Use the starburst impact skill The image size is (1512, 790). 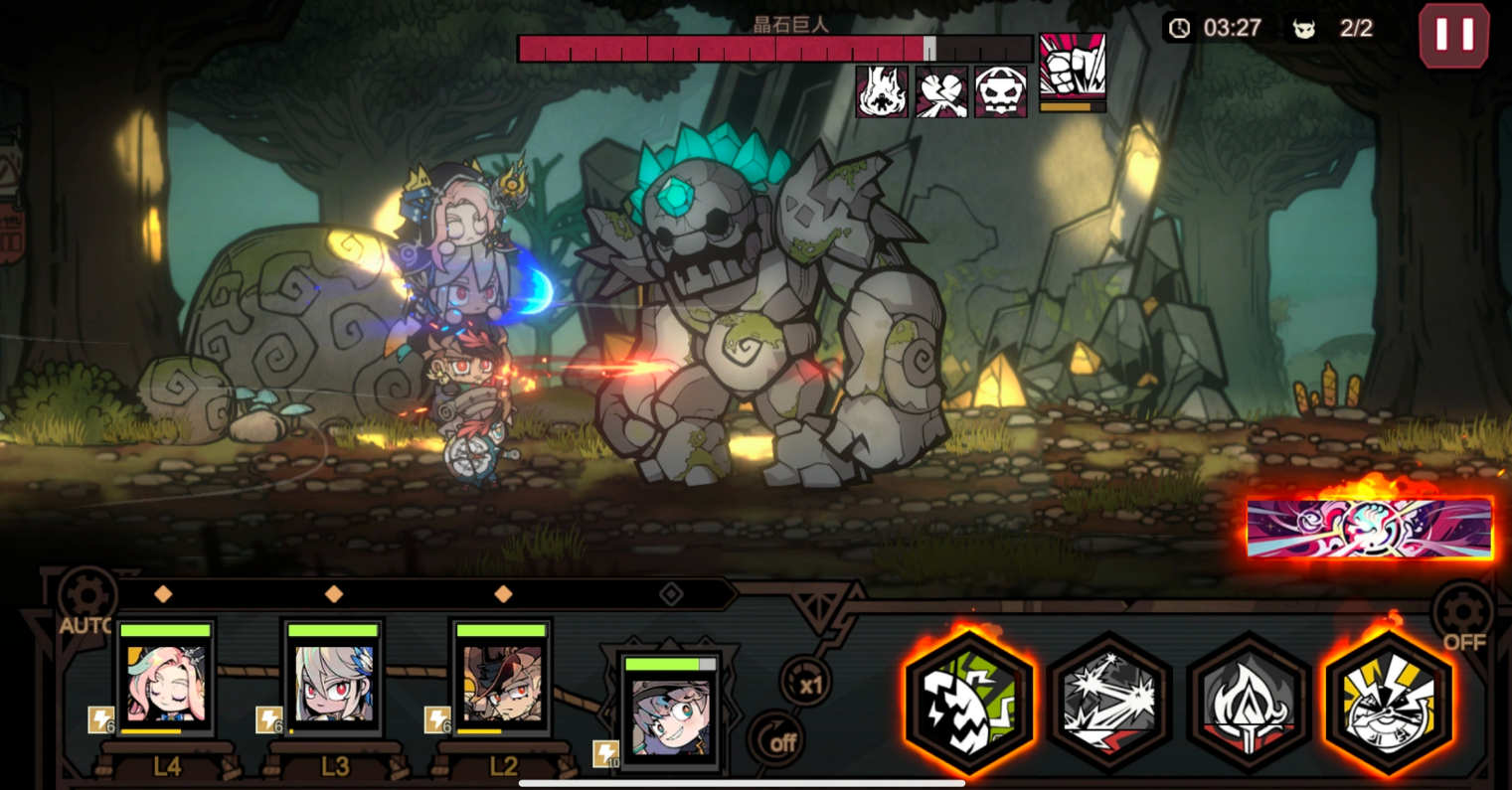[1109, 701]
